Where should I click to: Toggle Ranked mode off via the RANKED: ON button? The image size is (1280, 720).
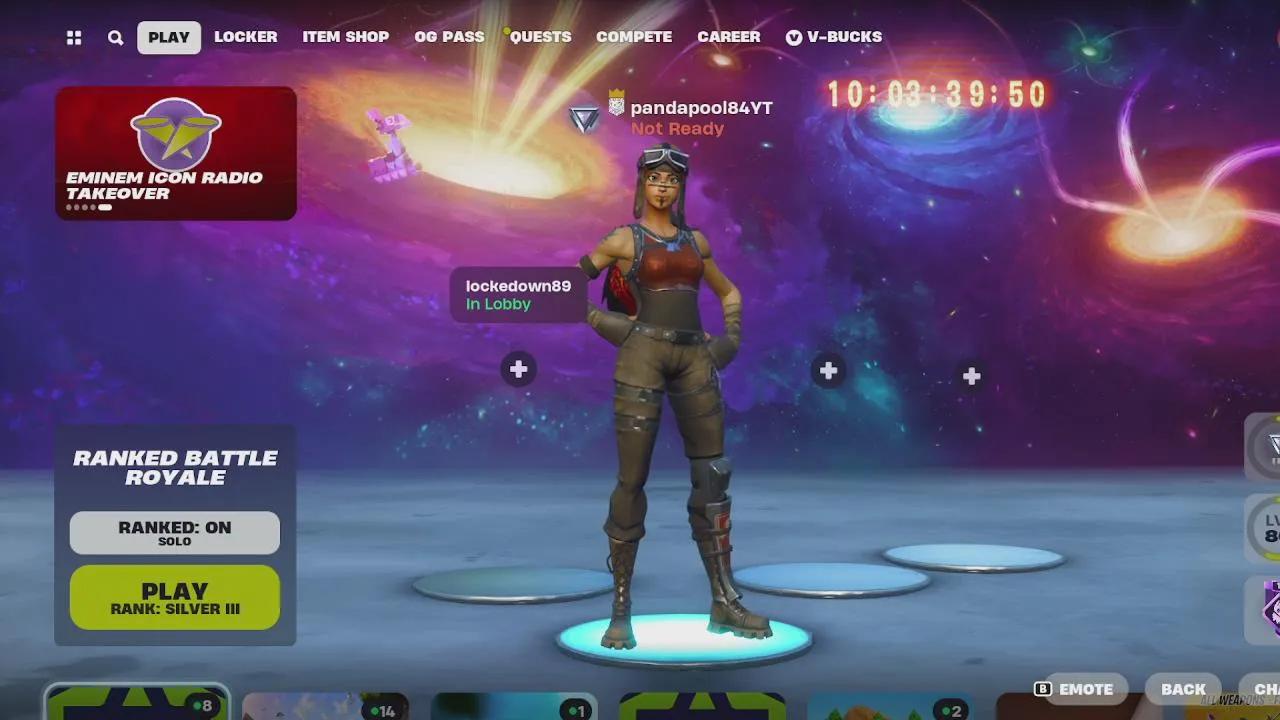tap(174, 534)
